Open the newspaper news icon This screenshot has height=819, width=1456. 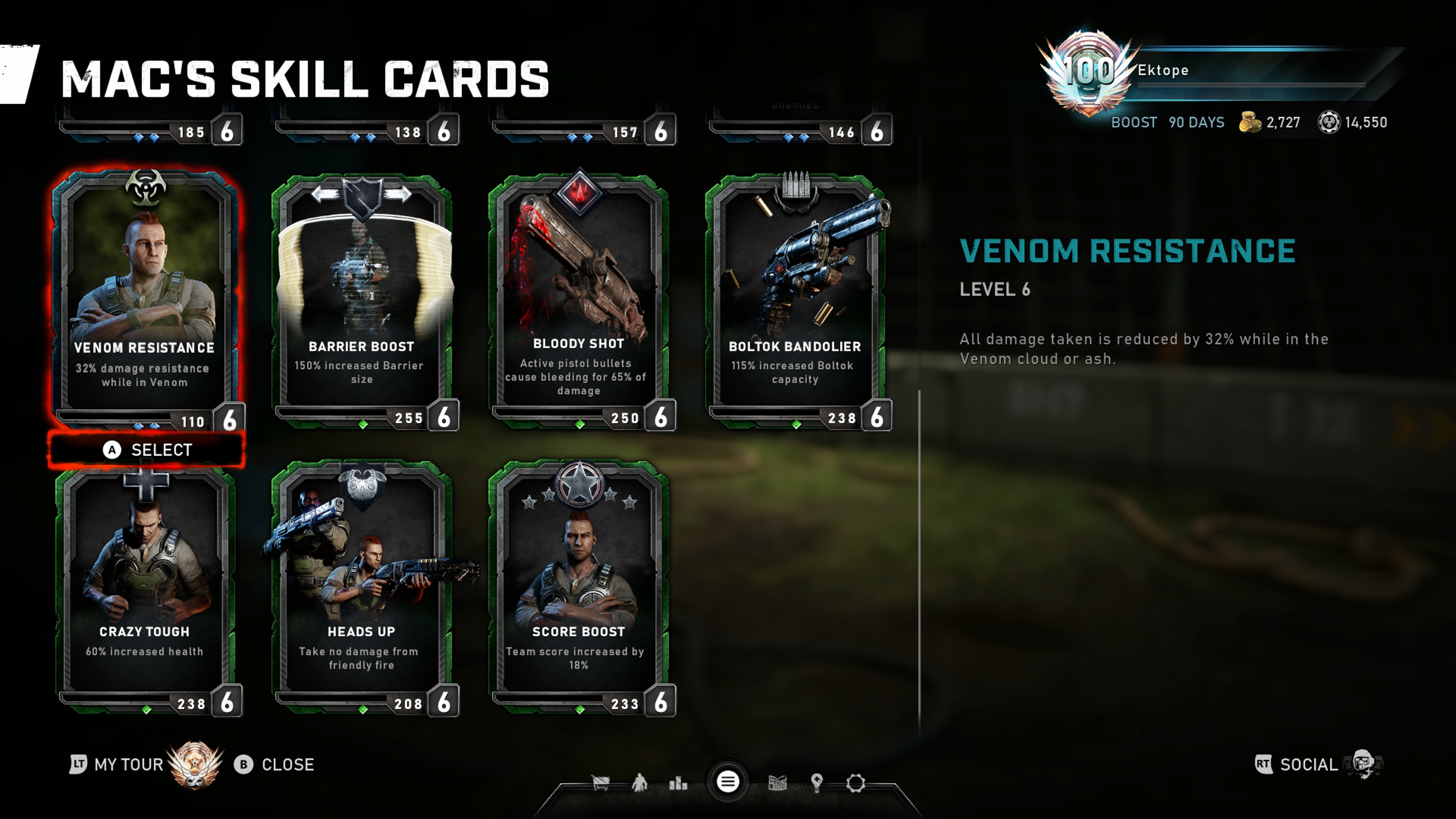[778, 783]
